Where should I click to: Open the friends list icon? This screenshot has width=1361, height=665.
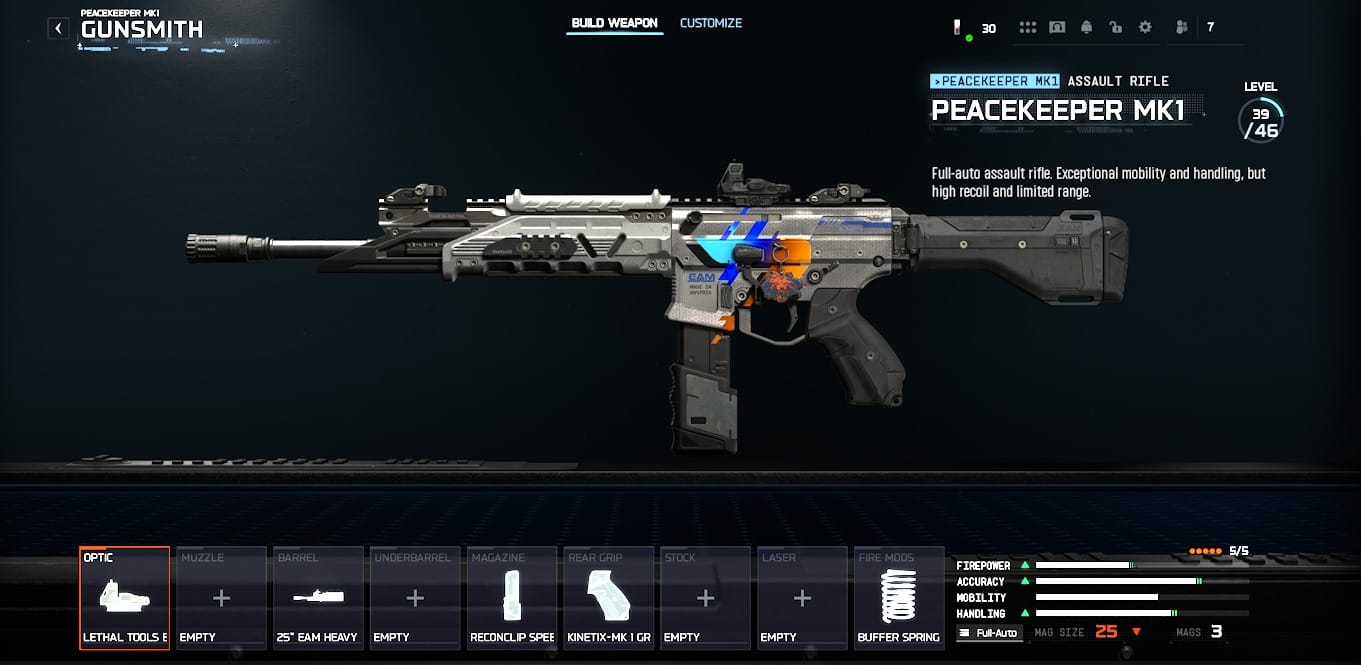[1182, 27]
